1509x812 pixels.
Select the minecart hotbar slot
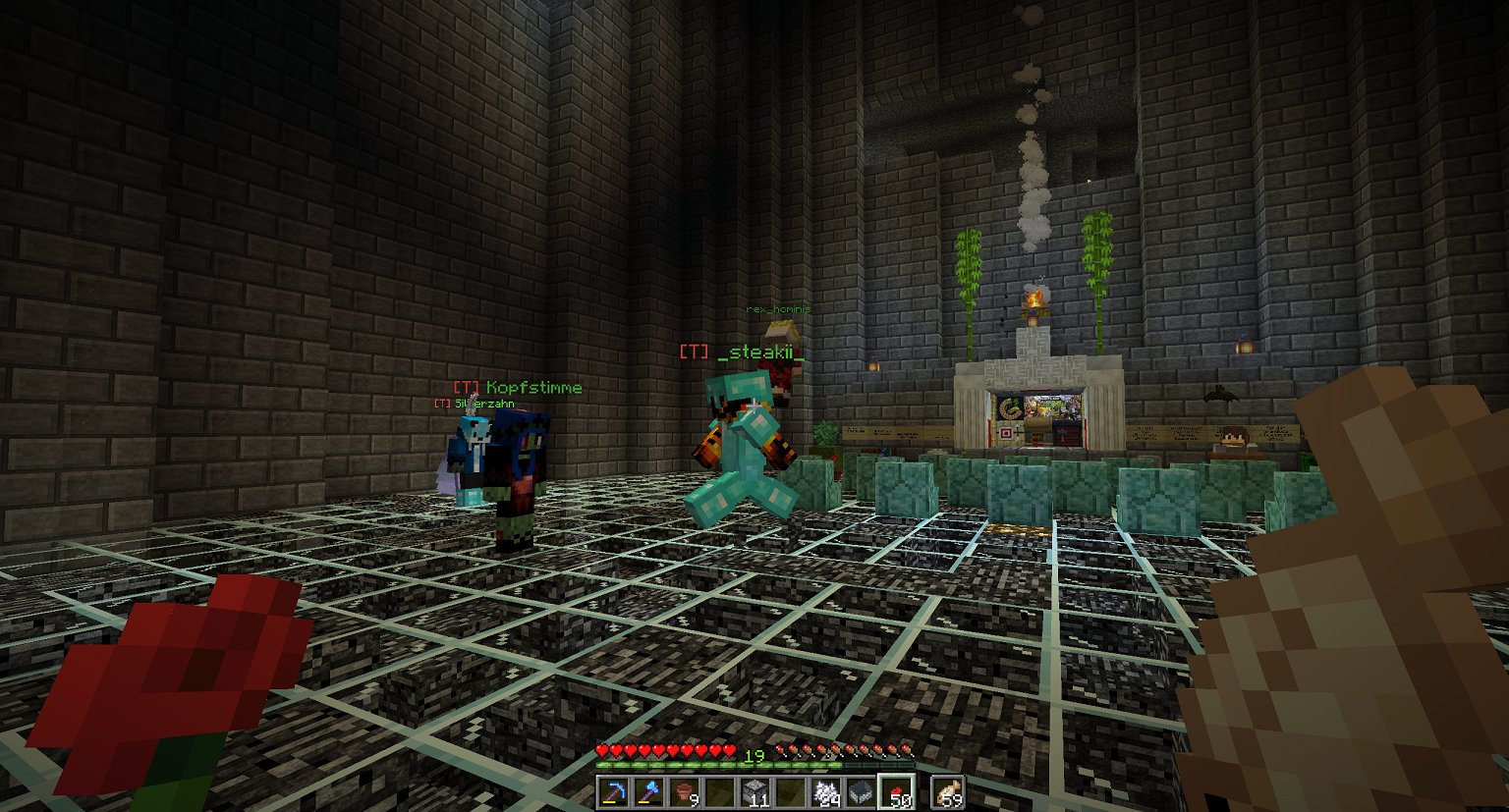tap(861, 792)
